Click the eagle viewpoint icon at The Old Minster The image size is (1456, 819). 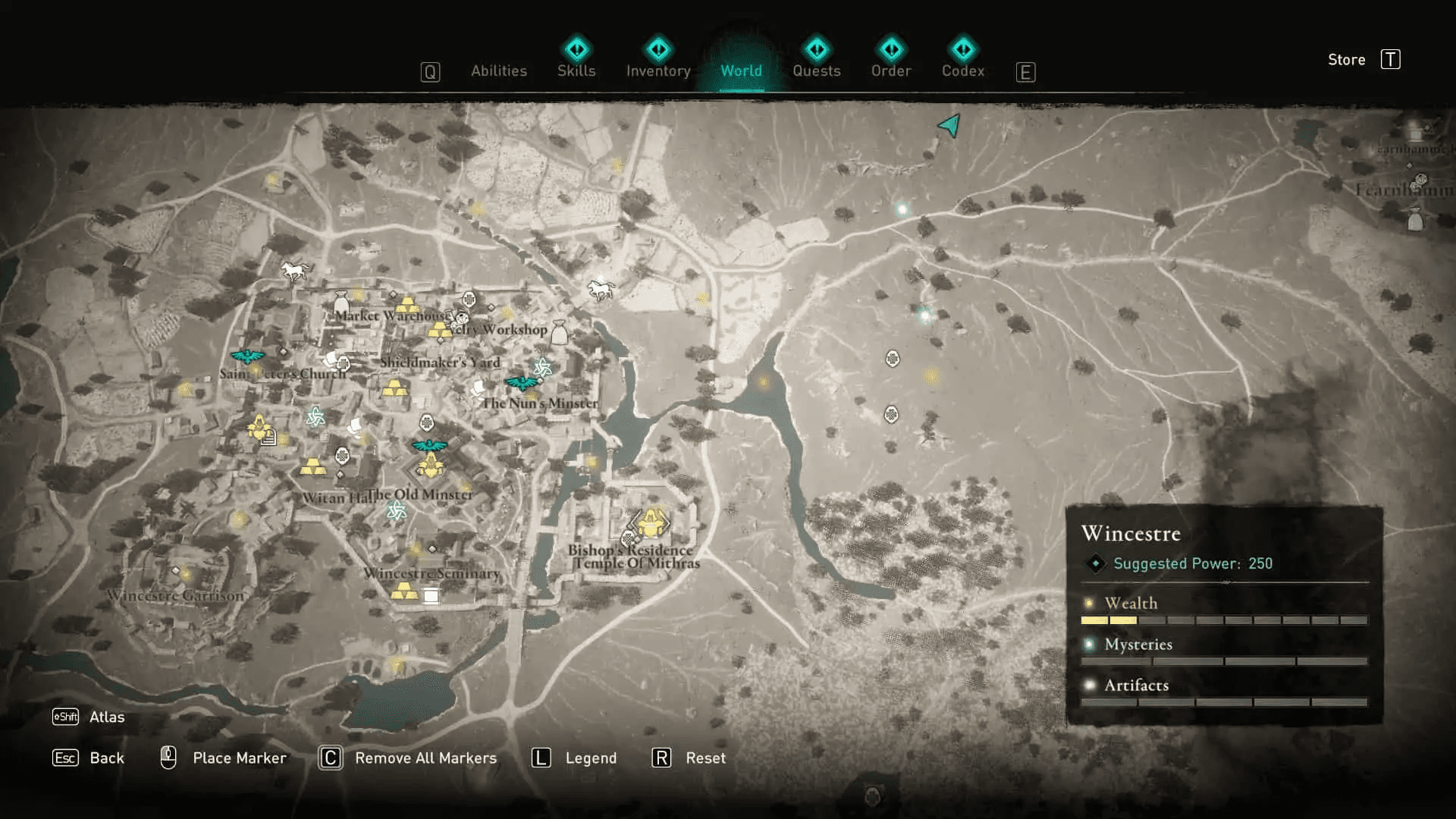pos(430,446)
